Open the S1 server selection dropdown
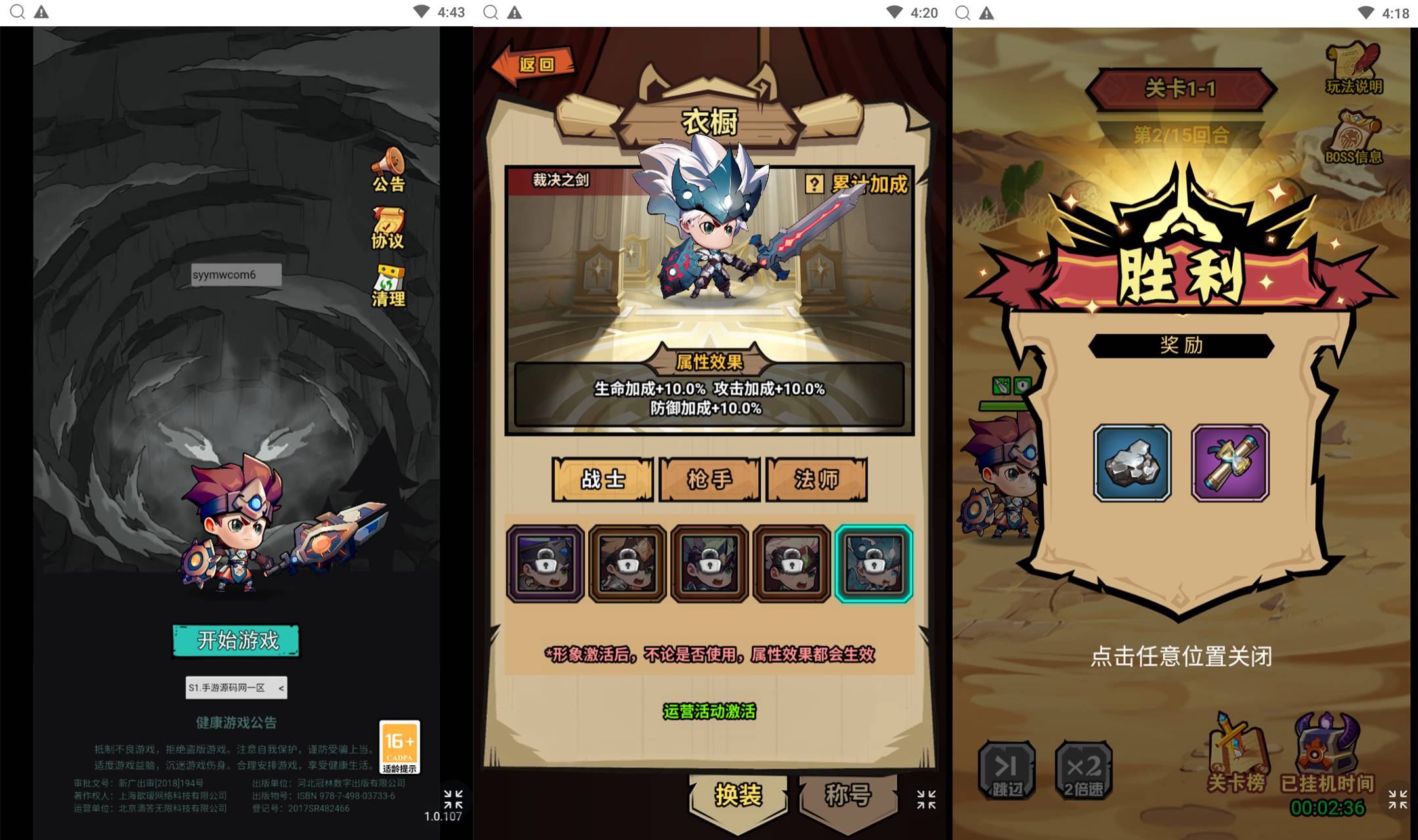The height and width of the screenshot is (840, 1418). pyautogui.click(x=236, y=687)
